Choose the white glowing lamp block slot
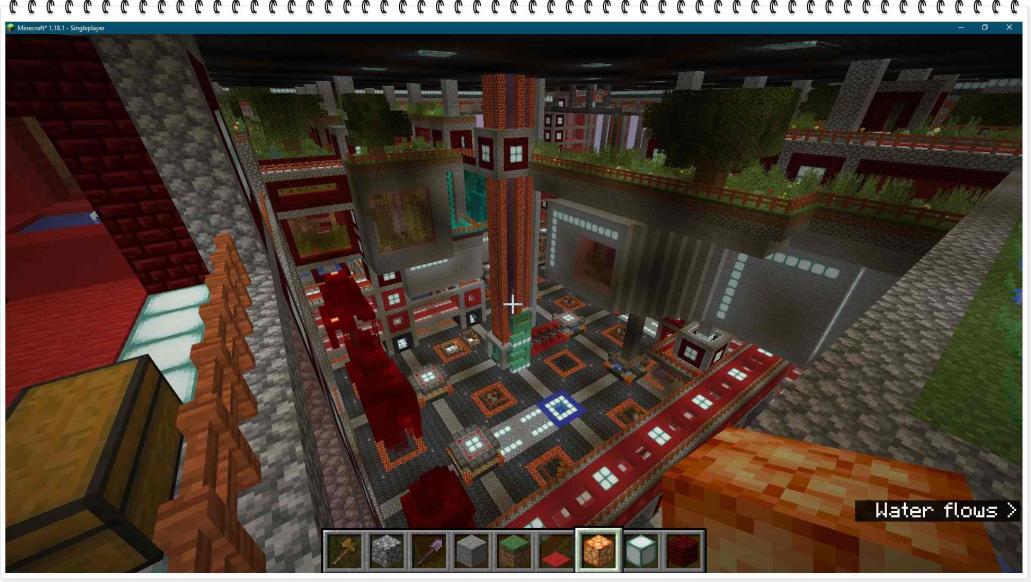1031x582 pixels. [641, 550]
